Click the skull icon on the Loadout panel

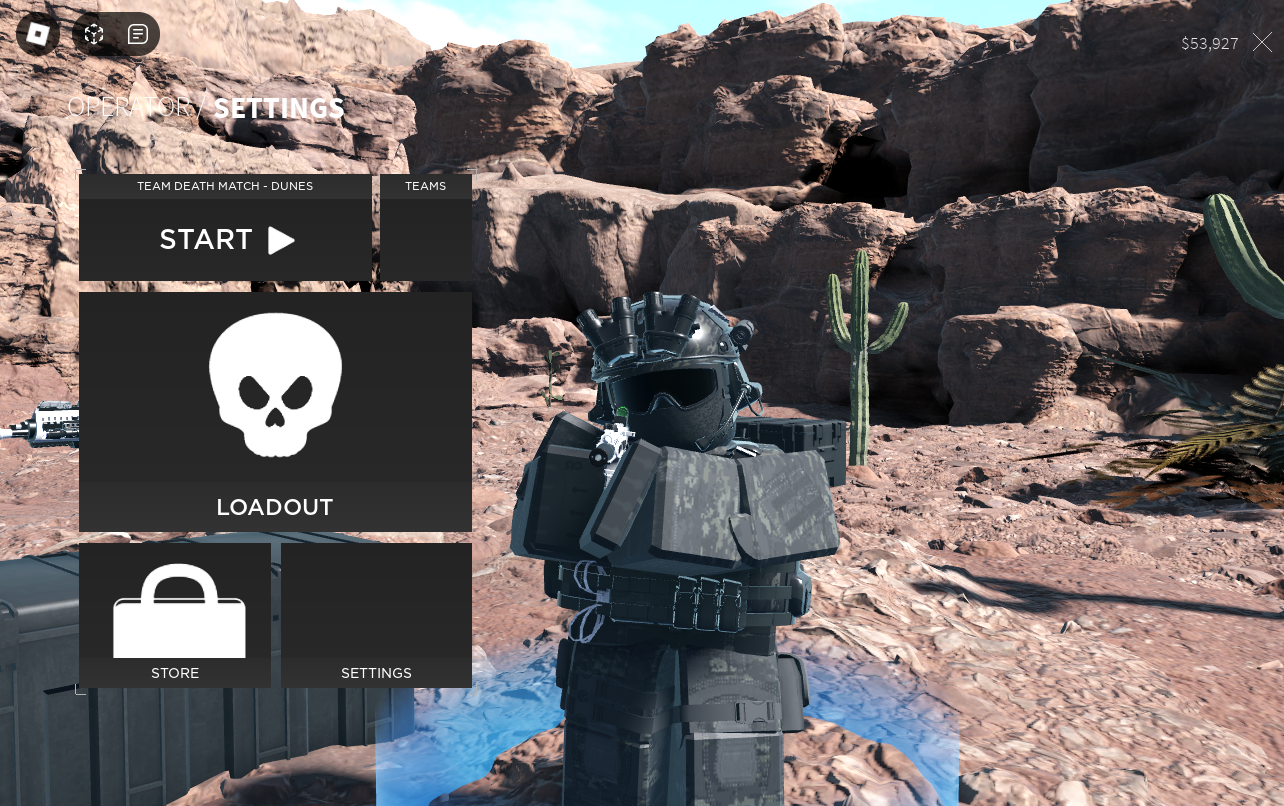[x=274, y=385]
